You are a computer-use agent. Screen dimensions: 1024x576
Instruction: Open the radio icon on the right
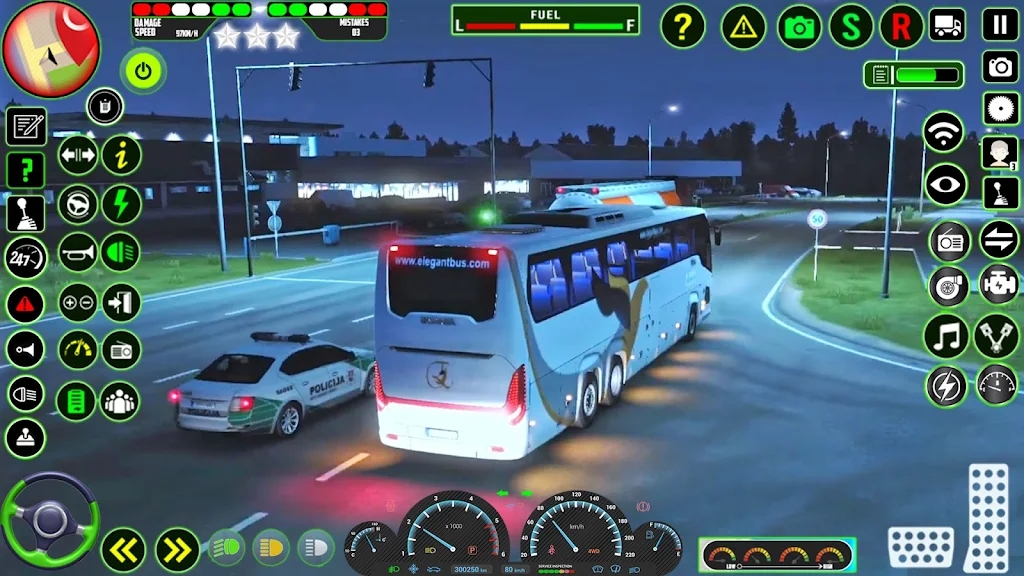pos(949,241)
